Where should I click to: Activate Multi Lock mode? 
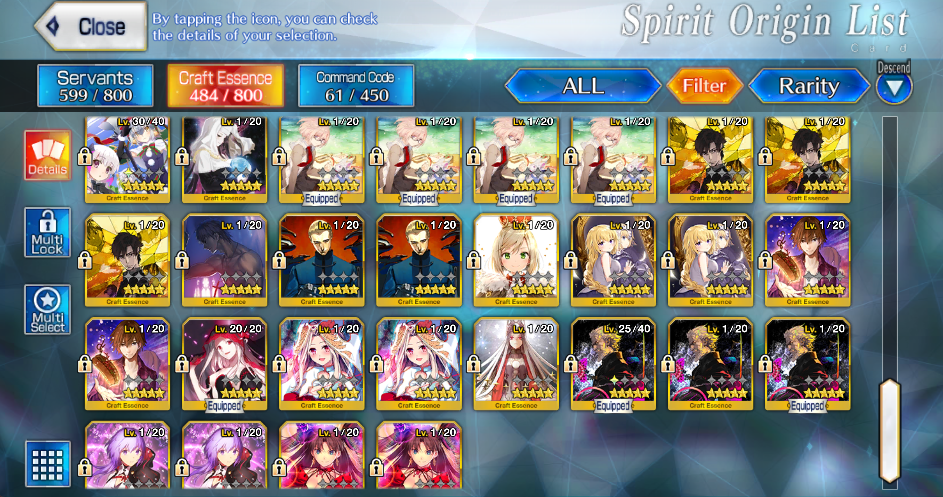coord(48,233)
